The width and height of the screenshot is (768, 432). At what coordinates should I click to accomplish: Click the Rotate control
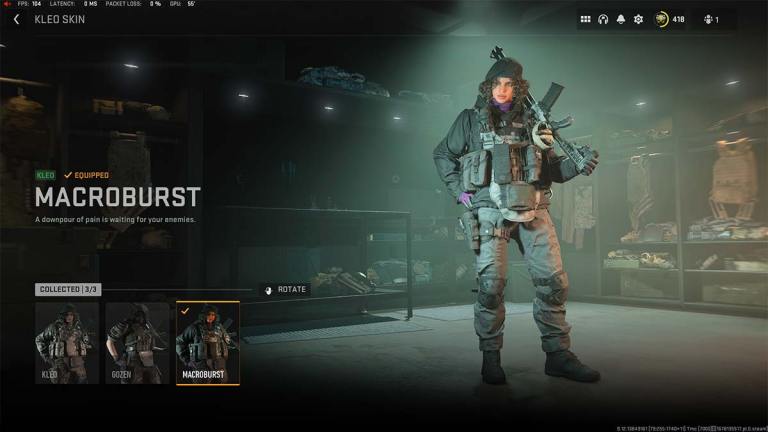pyautogui.click(x=285, y=290)
